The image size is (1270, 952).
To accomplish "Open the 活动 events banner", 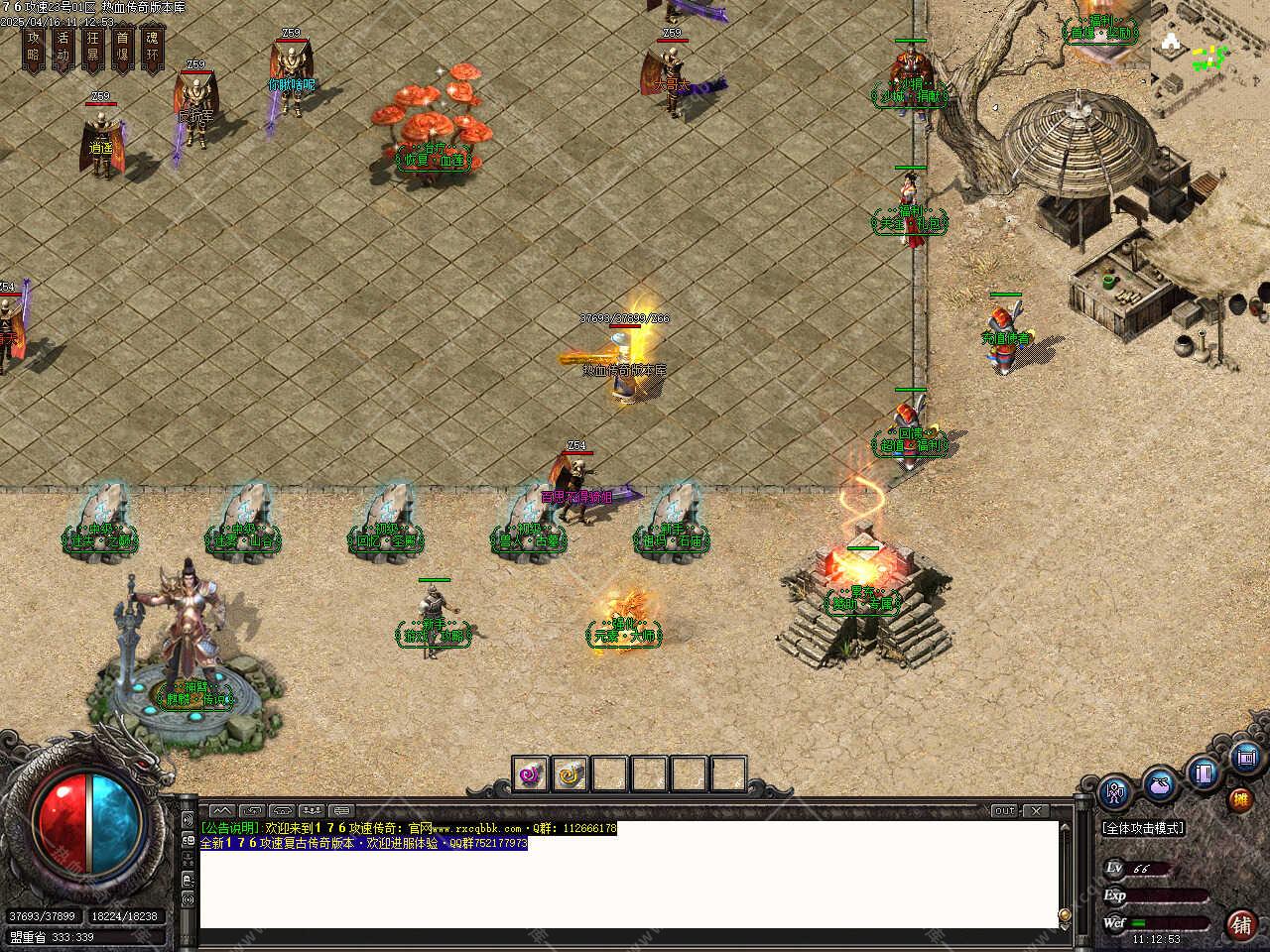I will [63, 49].
